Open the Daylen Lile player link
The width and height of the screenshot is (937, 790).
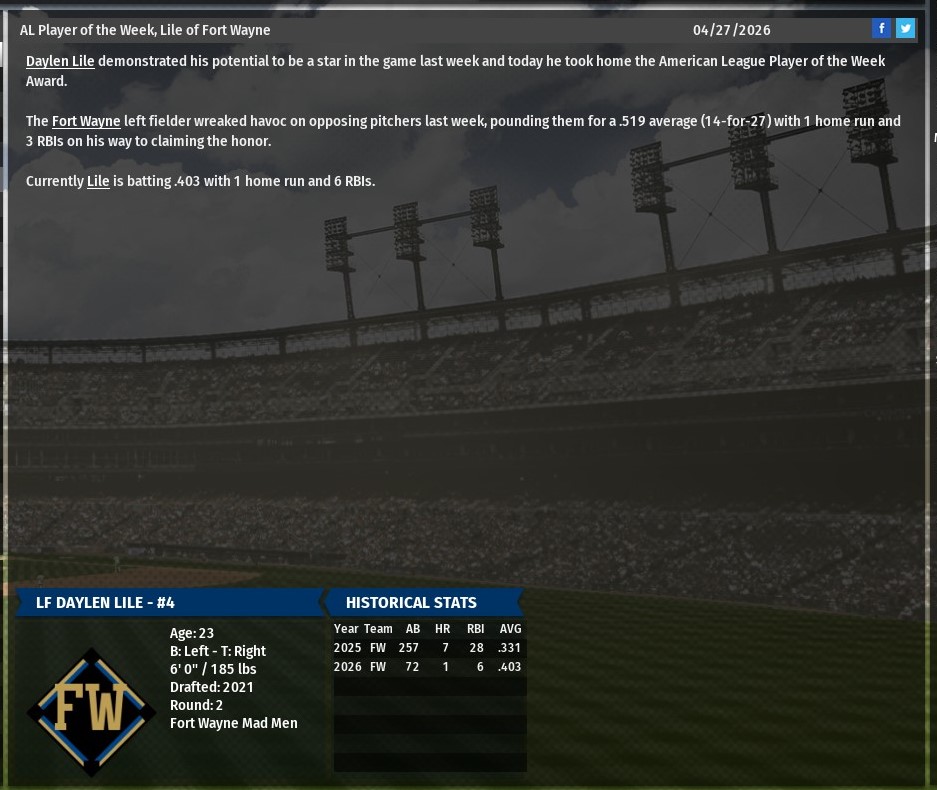pos(60,61)
